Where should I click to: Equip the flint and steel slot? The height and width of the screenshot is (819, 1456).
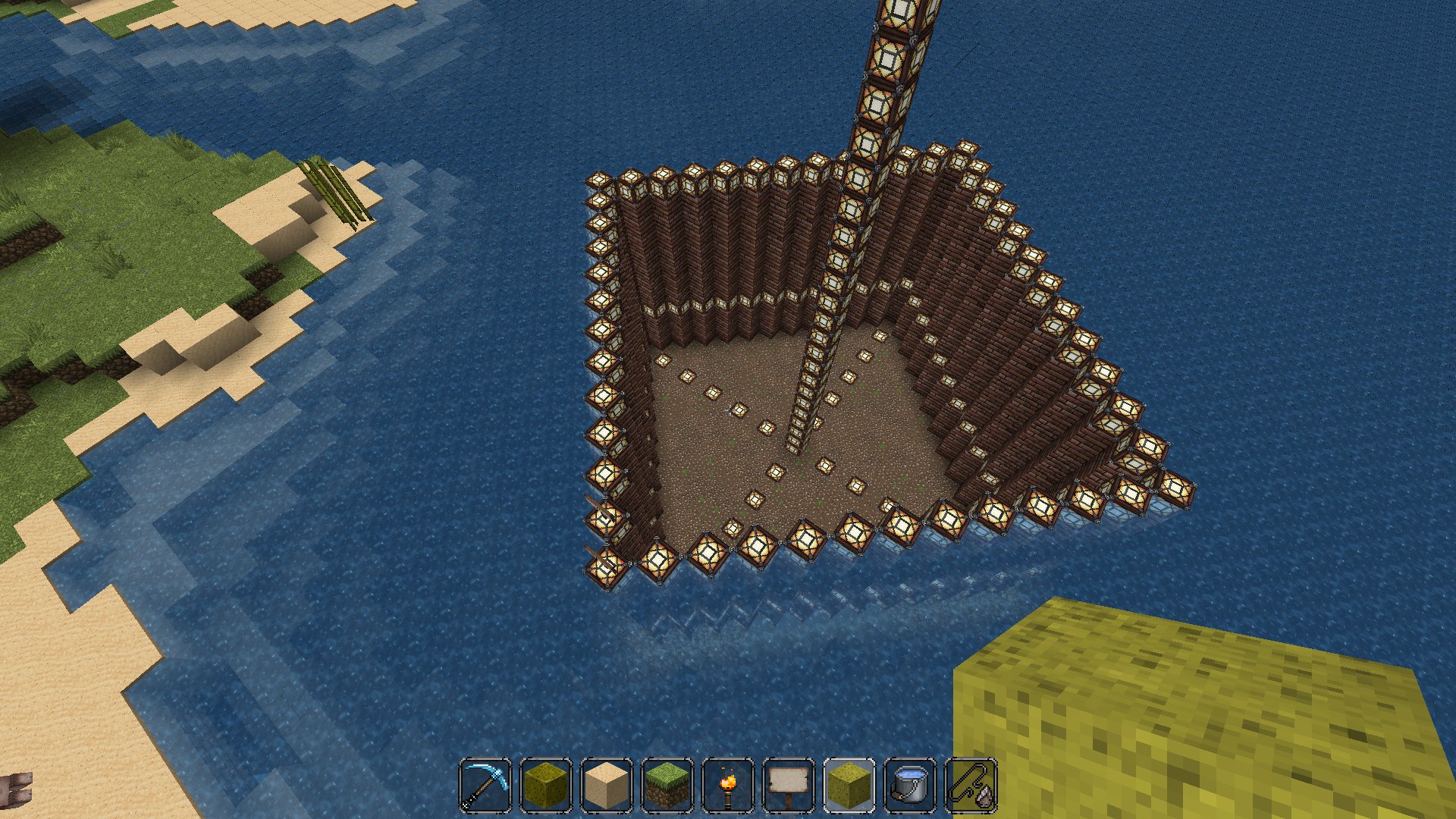click(x=971, y=785)
